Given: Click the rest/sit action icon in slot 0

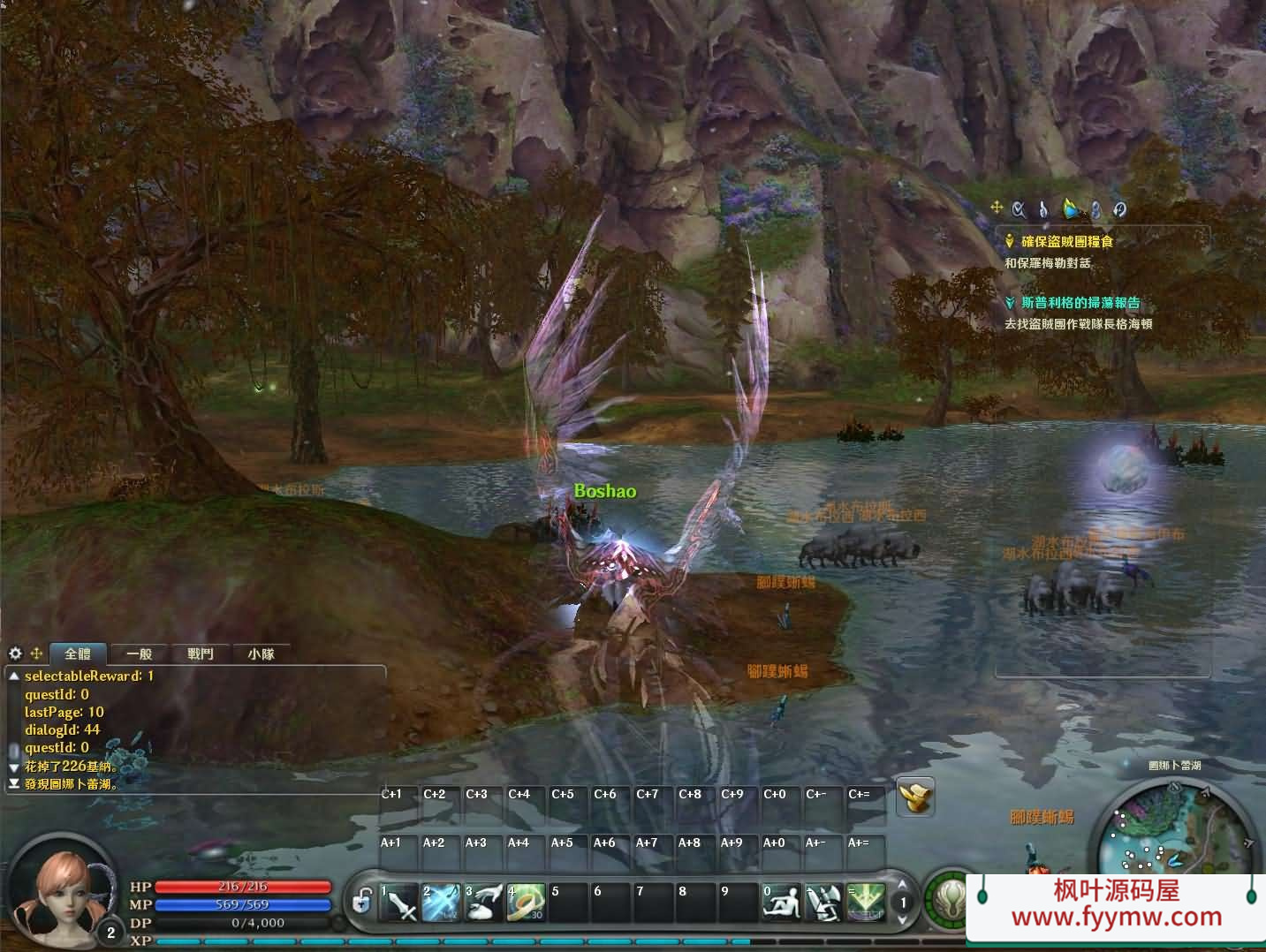Looking at the screenshot, I should [x=783, y=902].
